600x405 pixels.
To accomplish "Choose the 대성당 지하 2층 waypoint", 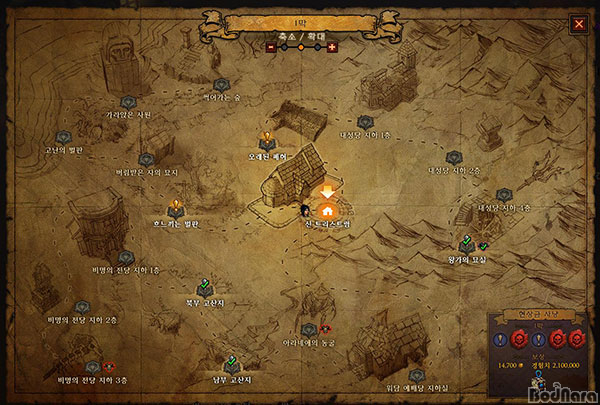I will [x=453, y=156].
